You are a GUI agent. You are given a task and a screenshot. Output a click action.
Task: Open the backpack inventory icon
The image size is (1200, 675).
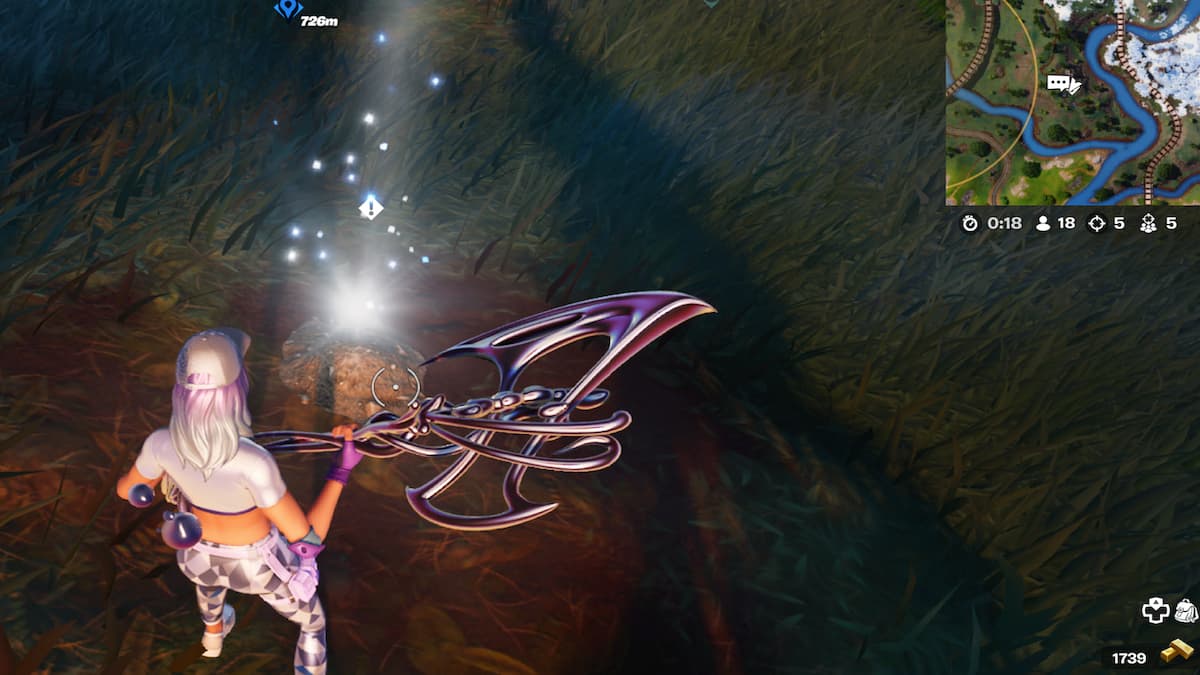[1186, 610]
